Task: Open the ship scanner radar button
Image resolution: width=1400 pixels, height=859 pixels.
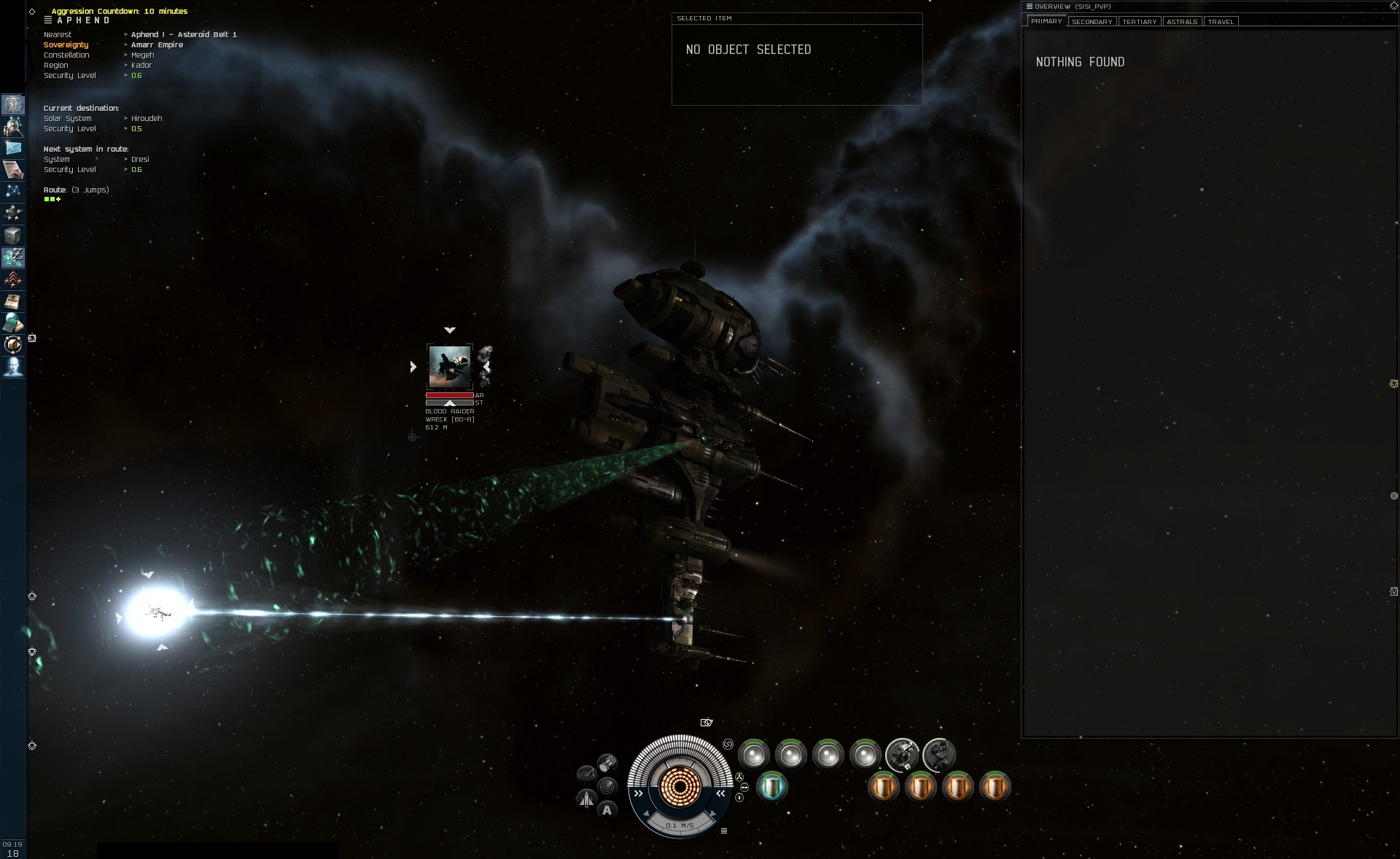Action: click(607, 787)
